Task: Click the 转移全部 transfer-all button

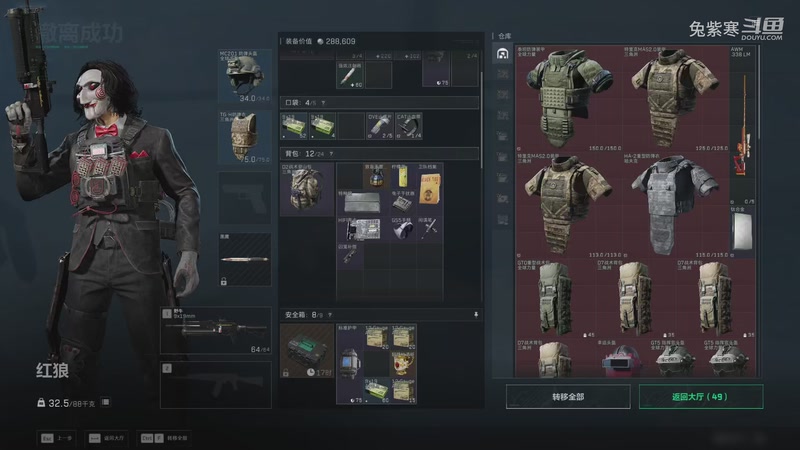Action: [x=566, y=397]
